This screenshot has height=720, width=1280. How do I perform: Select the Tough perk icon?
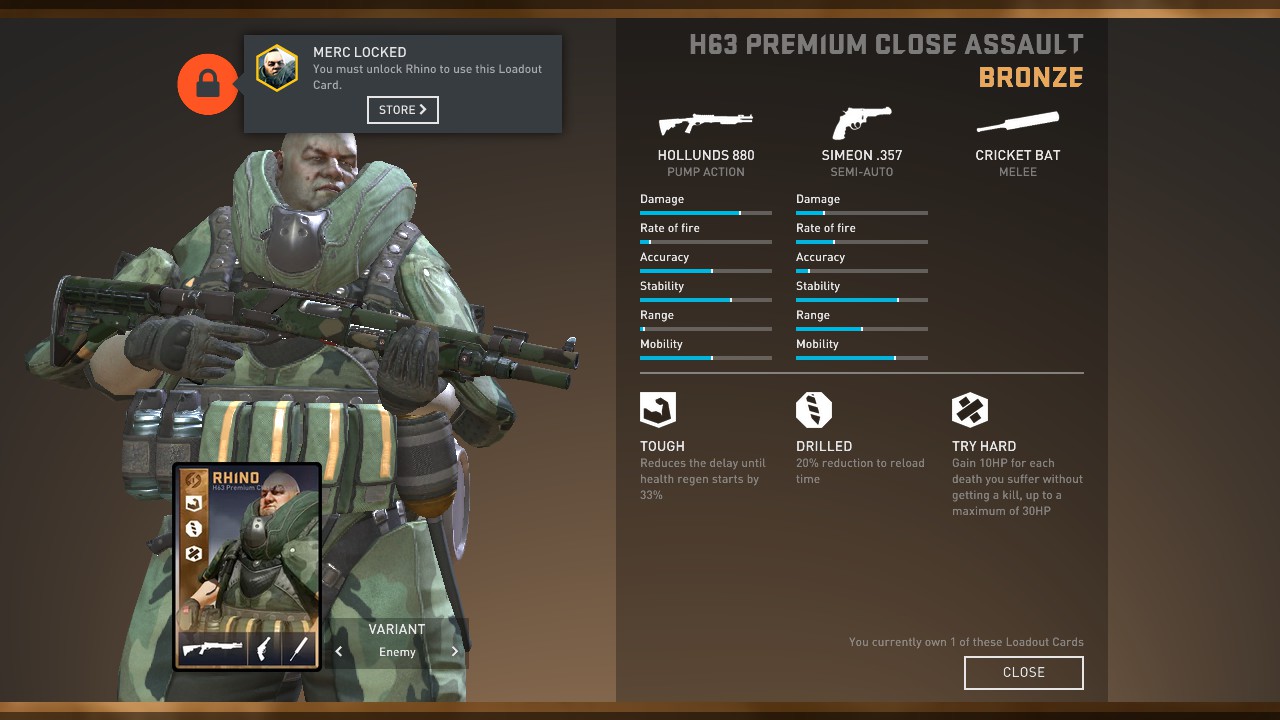(658, 410)
